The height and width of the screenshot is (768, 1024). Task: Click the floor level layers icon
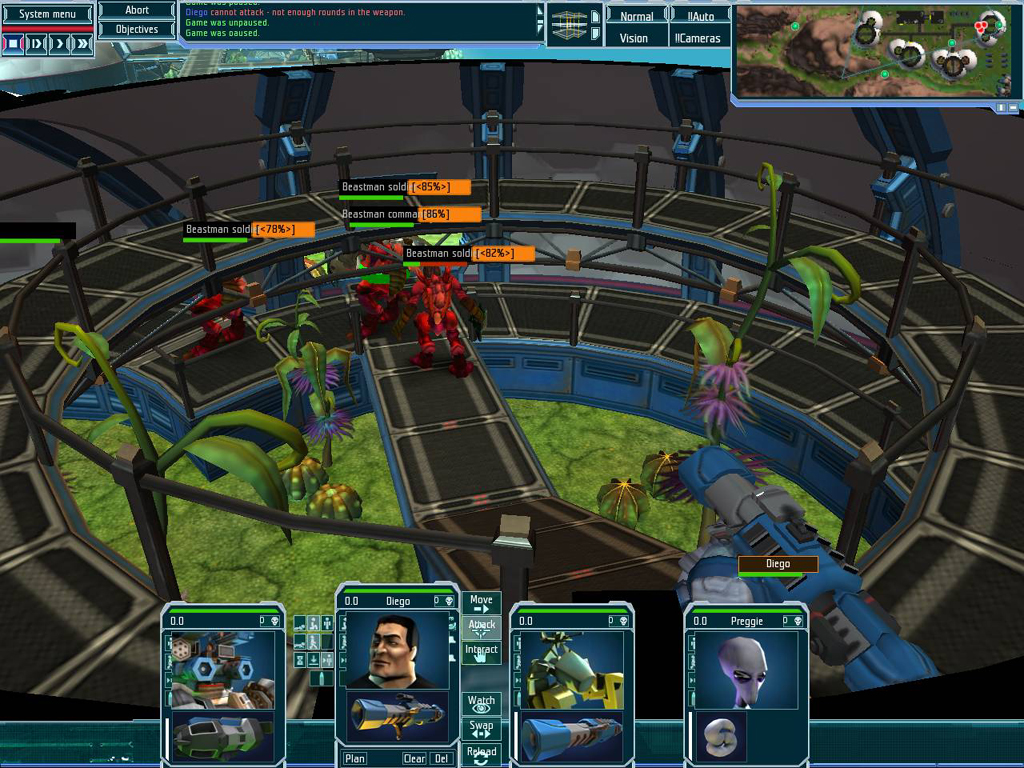point(567,23)
